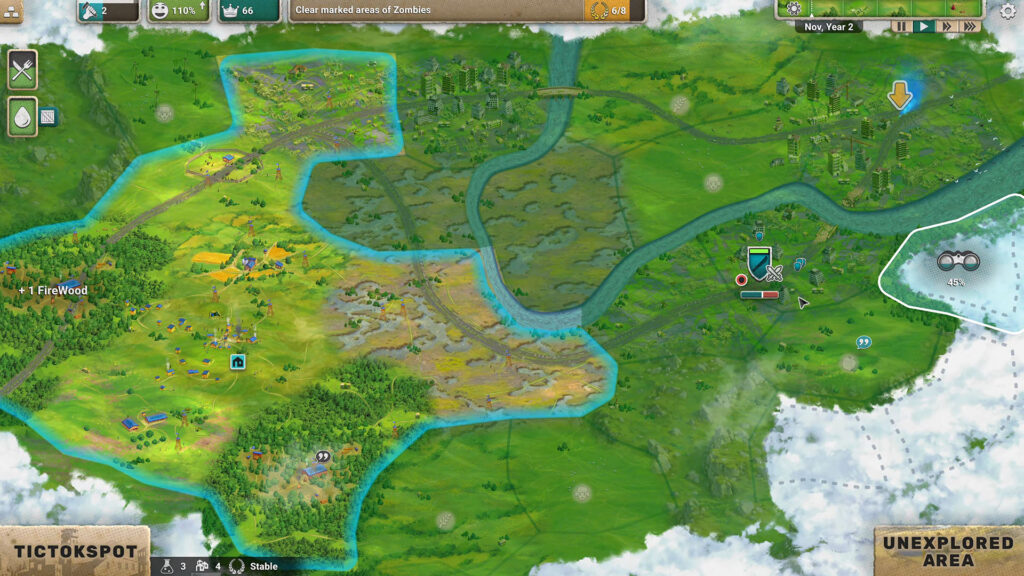1024x576 pixels.
Task: Select the home base marker on the map
Action: coord(238,361)
